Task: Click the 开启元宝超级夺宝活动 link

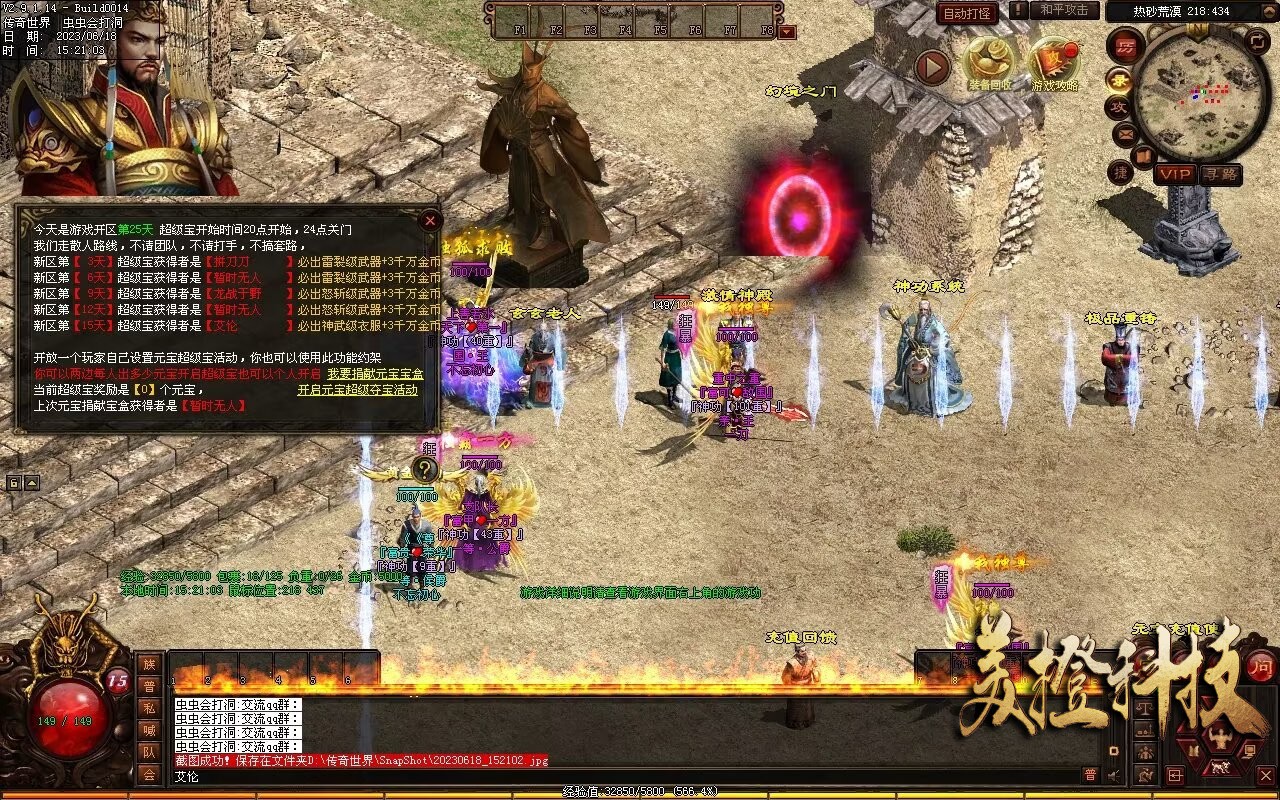Action: pos(357,390)
